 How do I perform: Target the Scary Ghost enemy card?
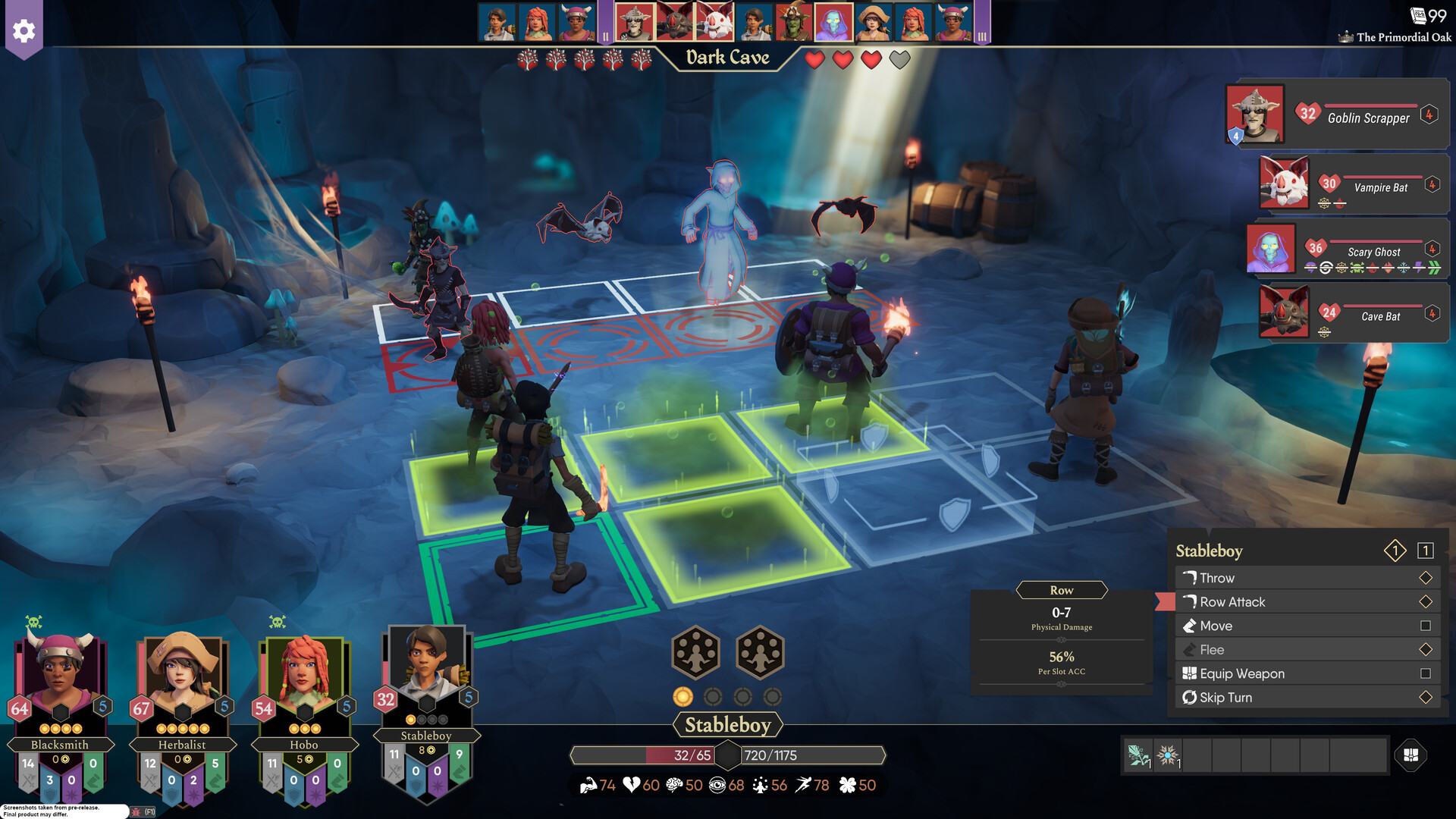pyautogui.click(x=1346, y=249)
